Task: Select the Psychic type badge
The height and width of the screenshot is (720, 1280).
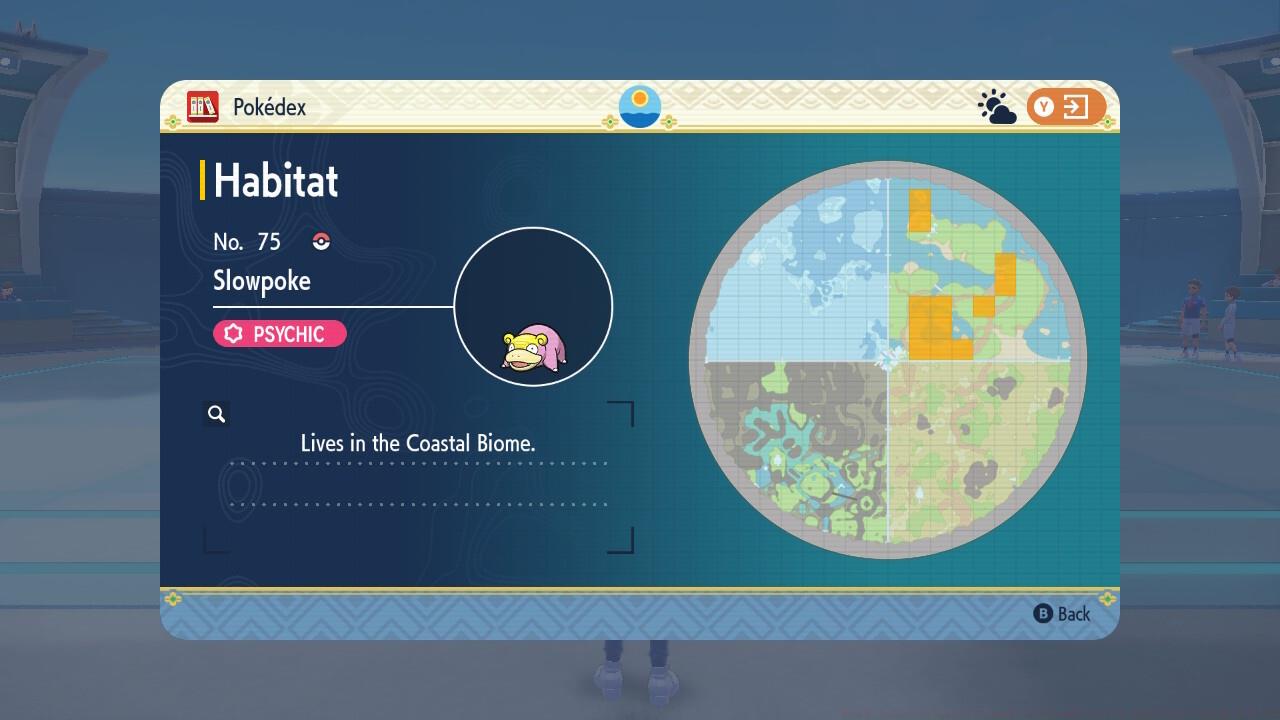Action: pyautogui.click(x=279, y=334)
